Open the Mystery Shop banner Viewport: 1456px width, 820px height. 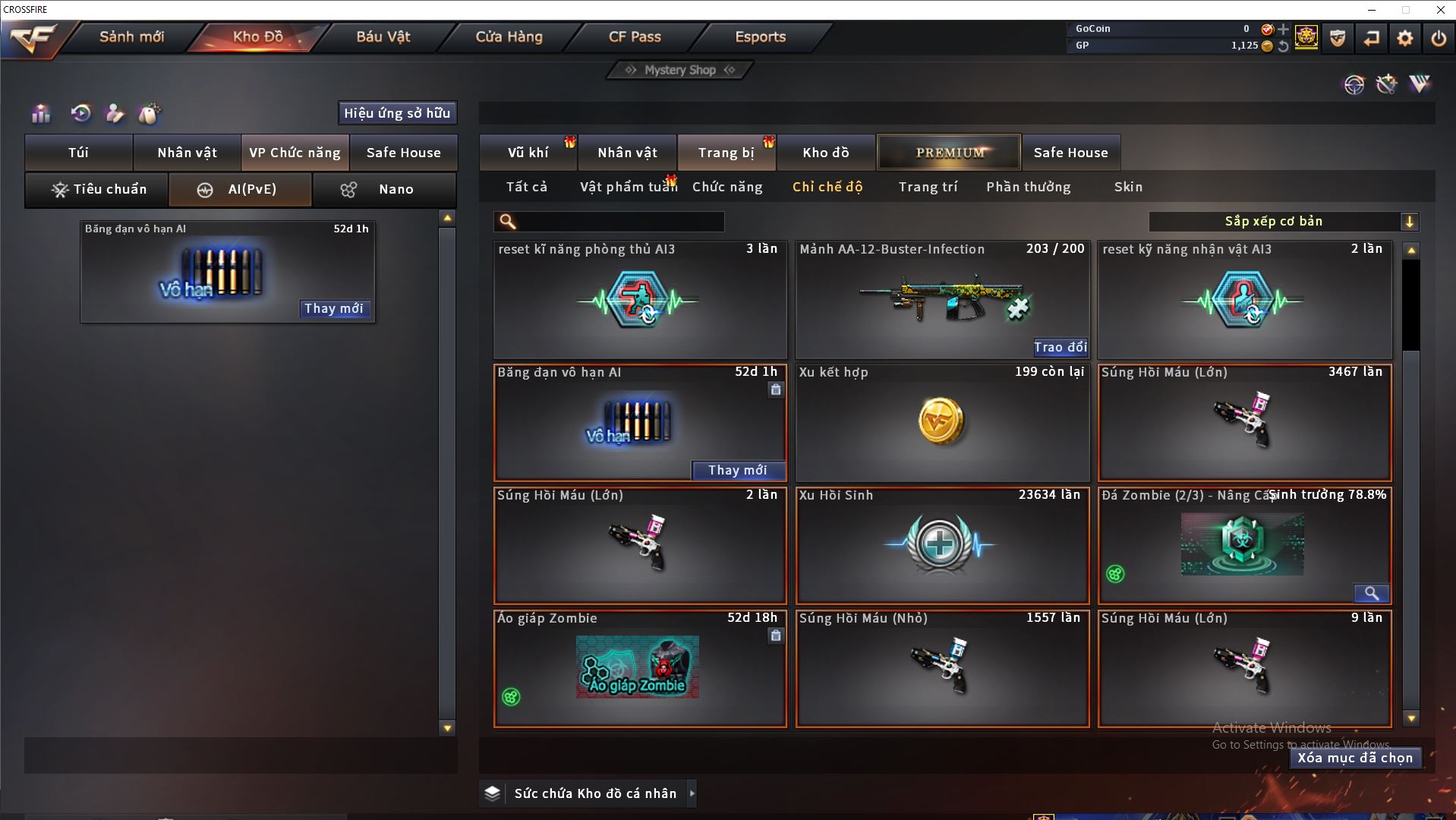[680, 70]
